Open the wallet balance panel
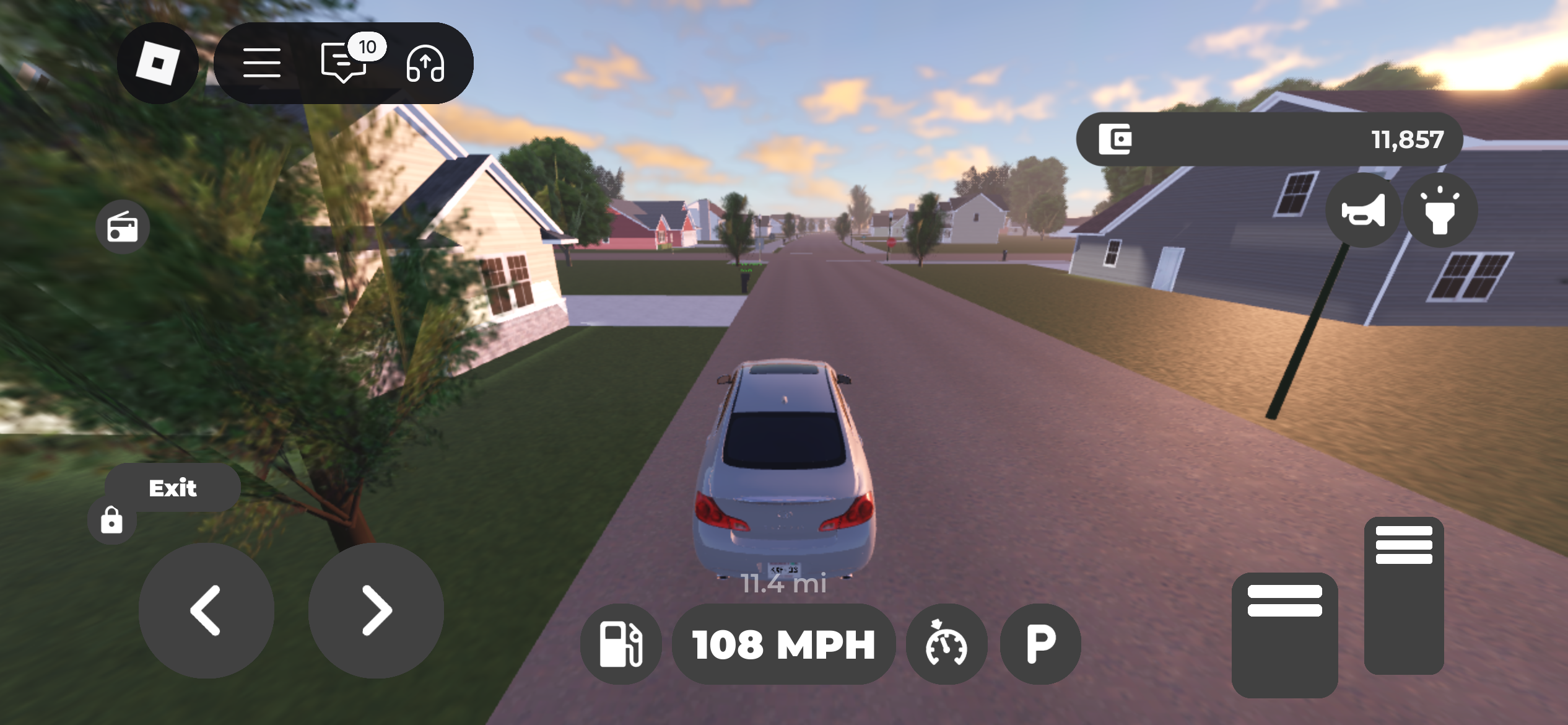Viewport: 1568px width, 725px height. [x=1270, y=139]
